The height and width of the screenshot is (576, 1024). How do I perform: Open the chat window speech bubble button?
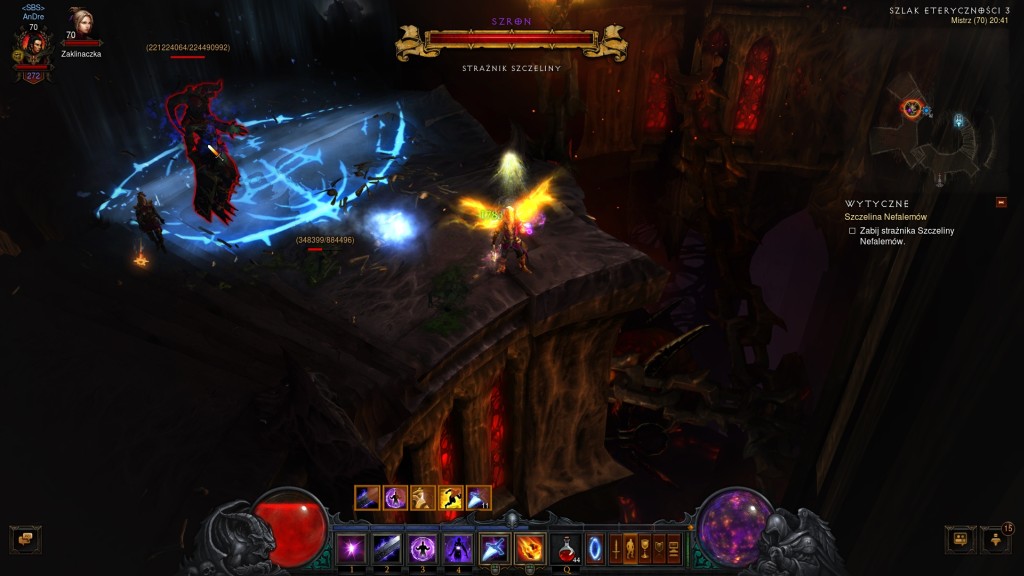click(25, 540)
